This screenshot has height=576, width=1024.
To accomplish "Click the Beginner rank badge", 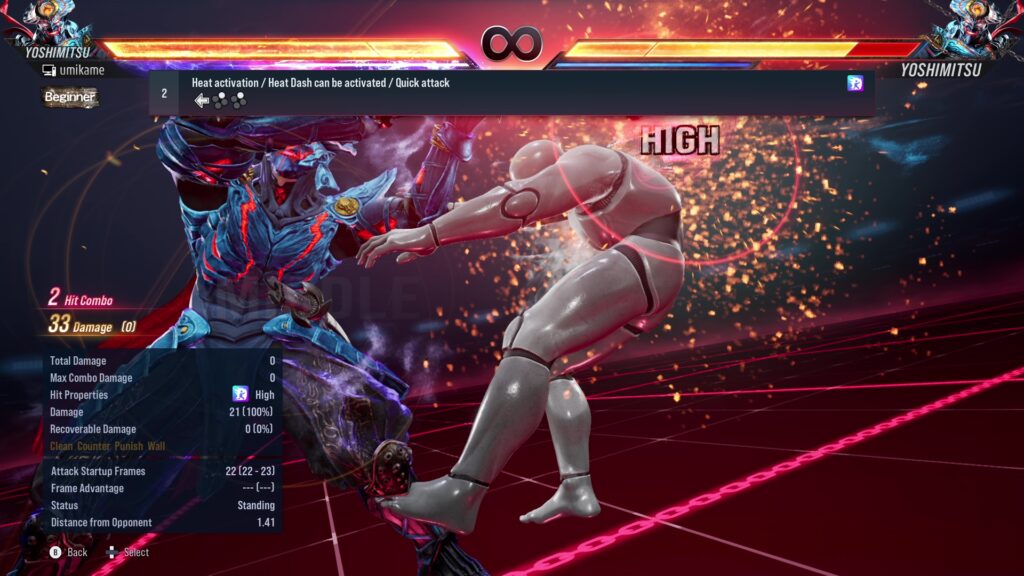I will click(70, 97).
